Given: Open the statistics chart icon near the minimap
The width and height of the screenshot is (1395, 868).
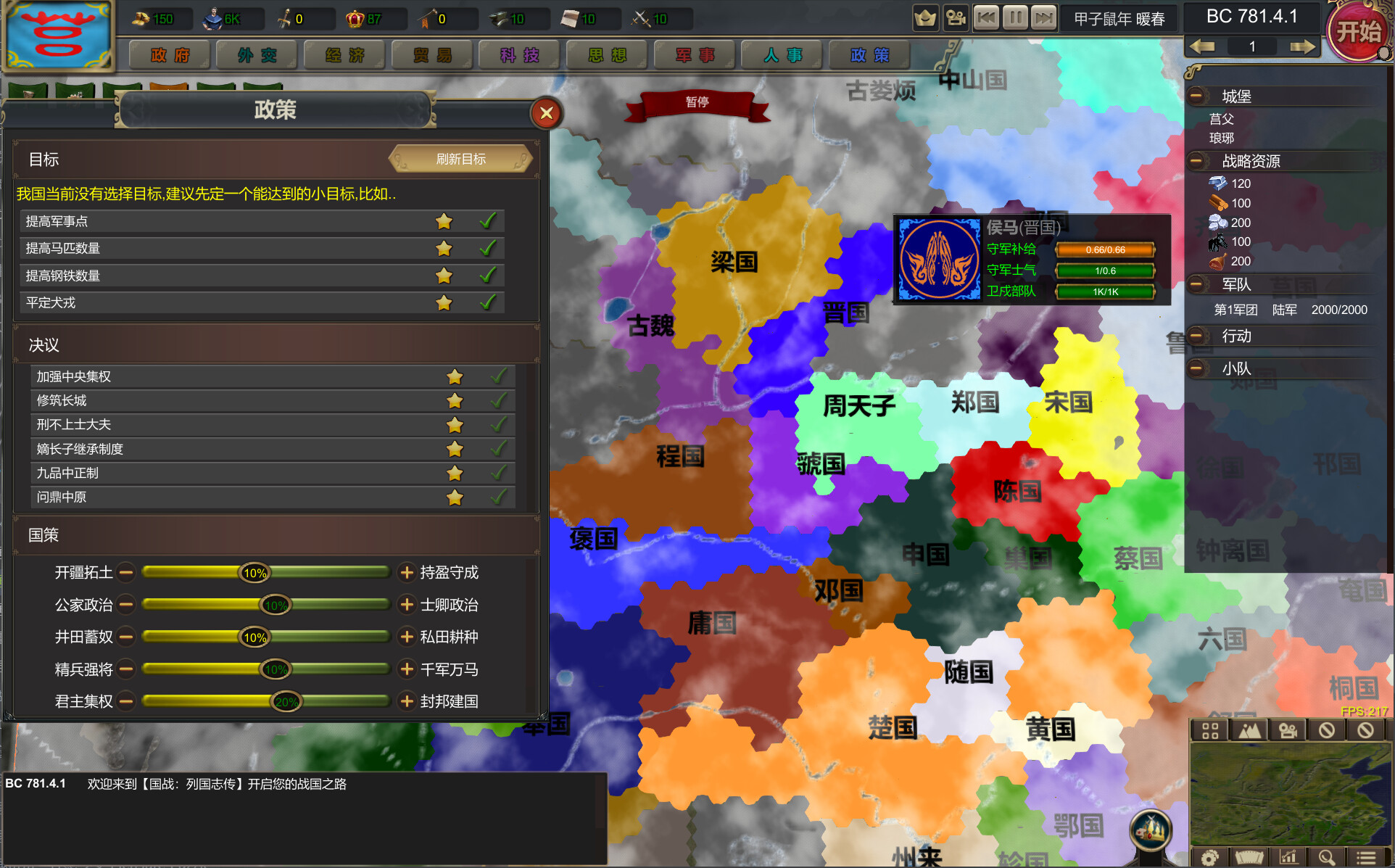Looking at the screenshot, I should (1288, 856).
